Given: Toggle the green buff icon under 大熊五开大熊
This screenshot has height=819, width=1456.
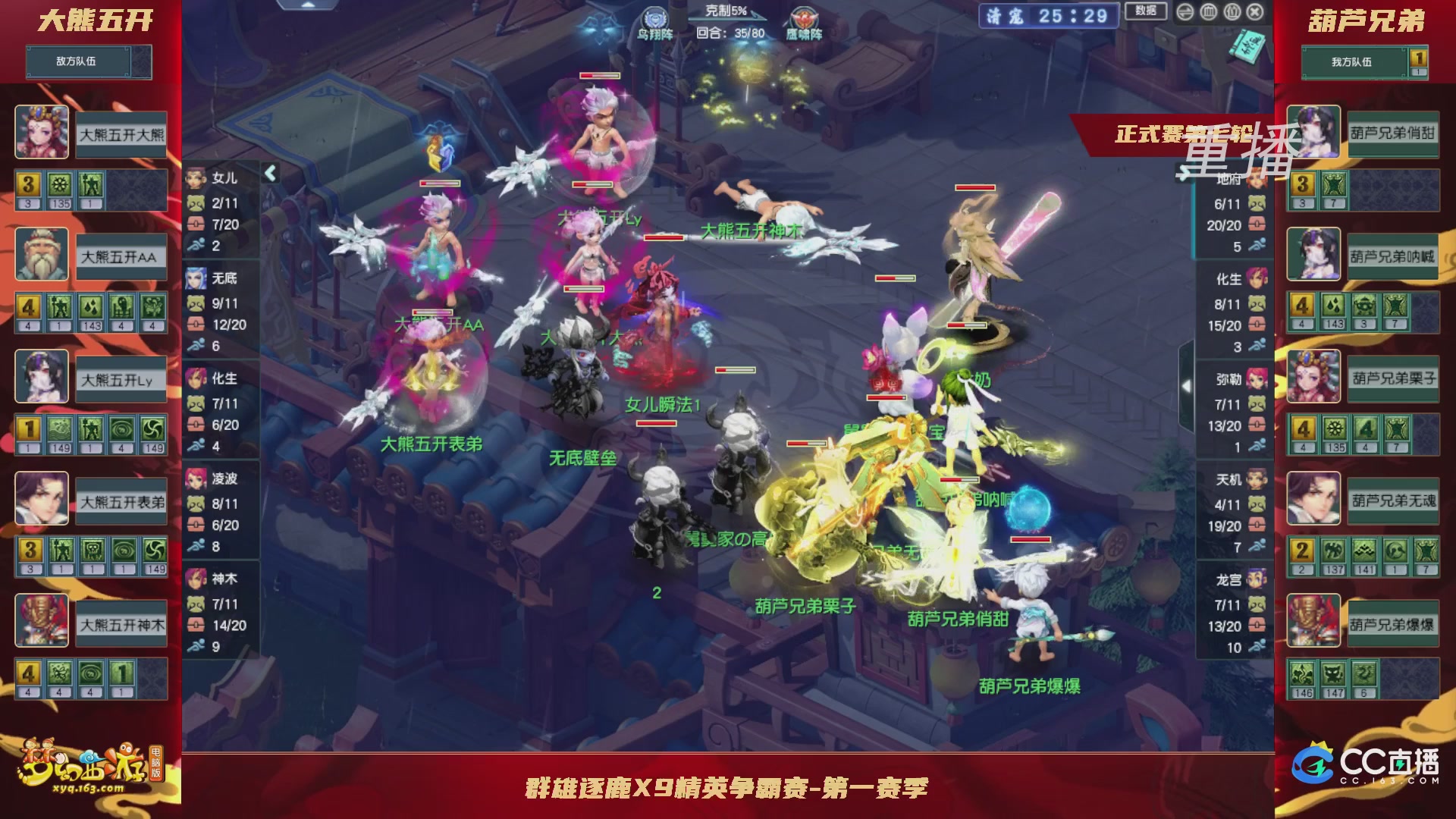Looking at the screenshot, I should 59,186.
